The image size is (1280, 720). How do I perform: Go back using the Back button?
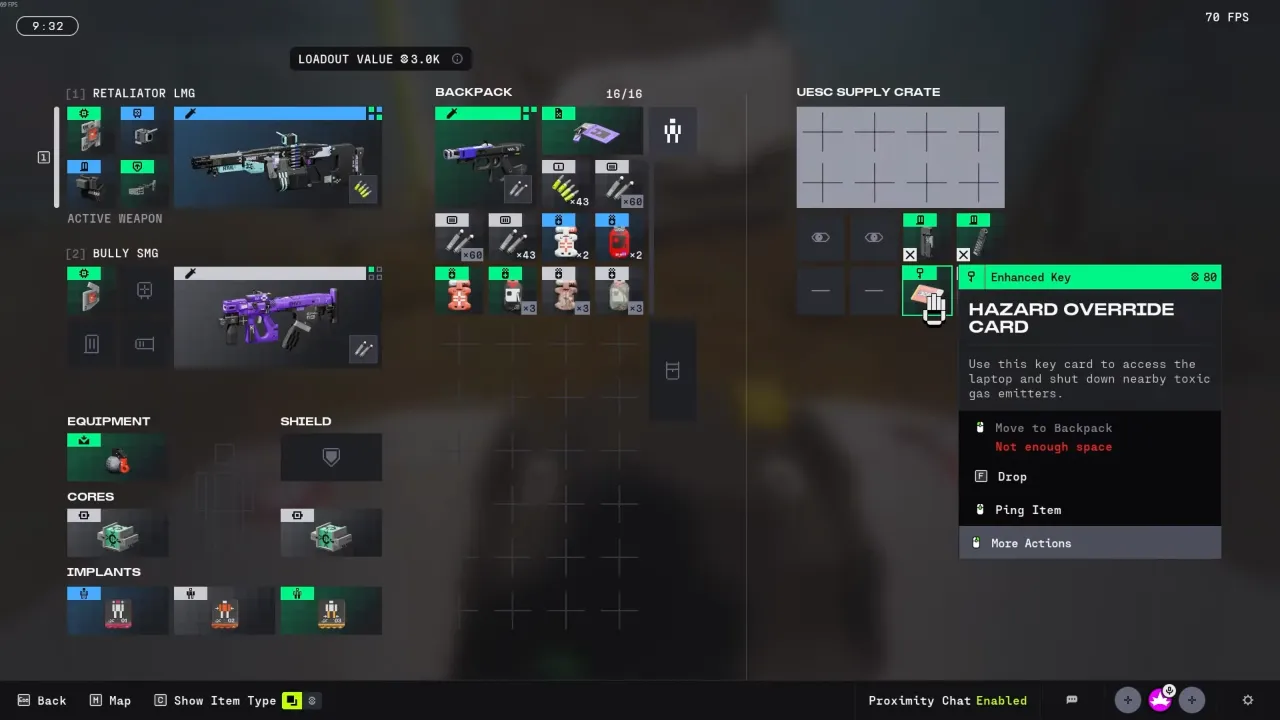click(x=42, y=700)
